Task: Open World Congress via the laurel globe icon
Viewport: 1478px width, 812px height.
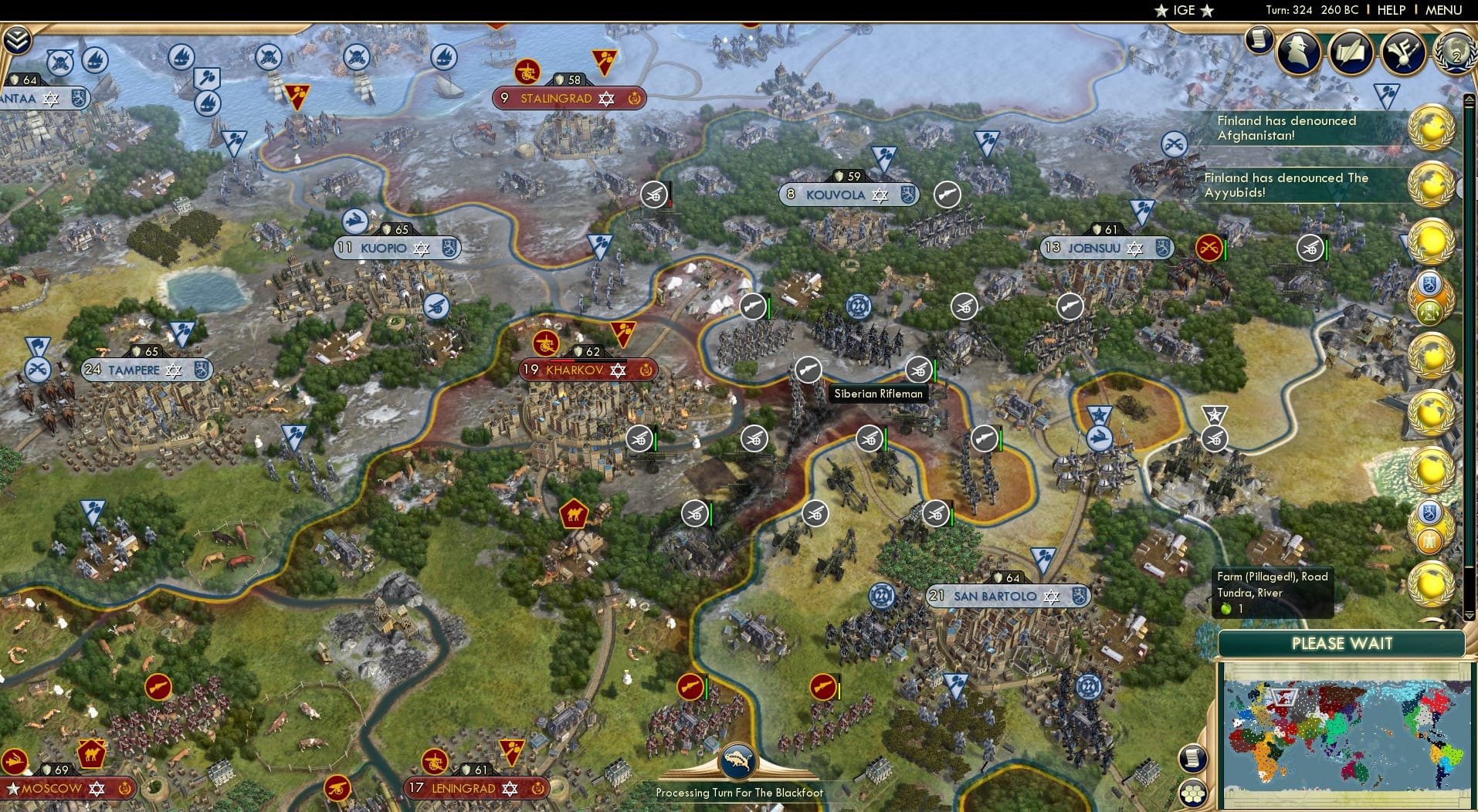Action: 1456,54
